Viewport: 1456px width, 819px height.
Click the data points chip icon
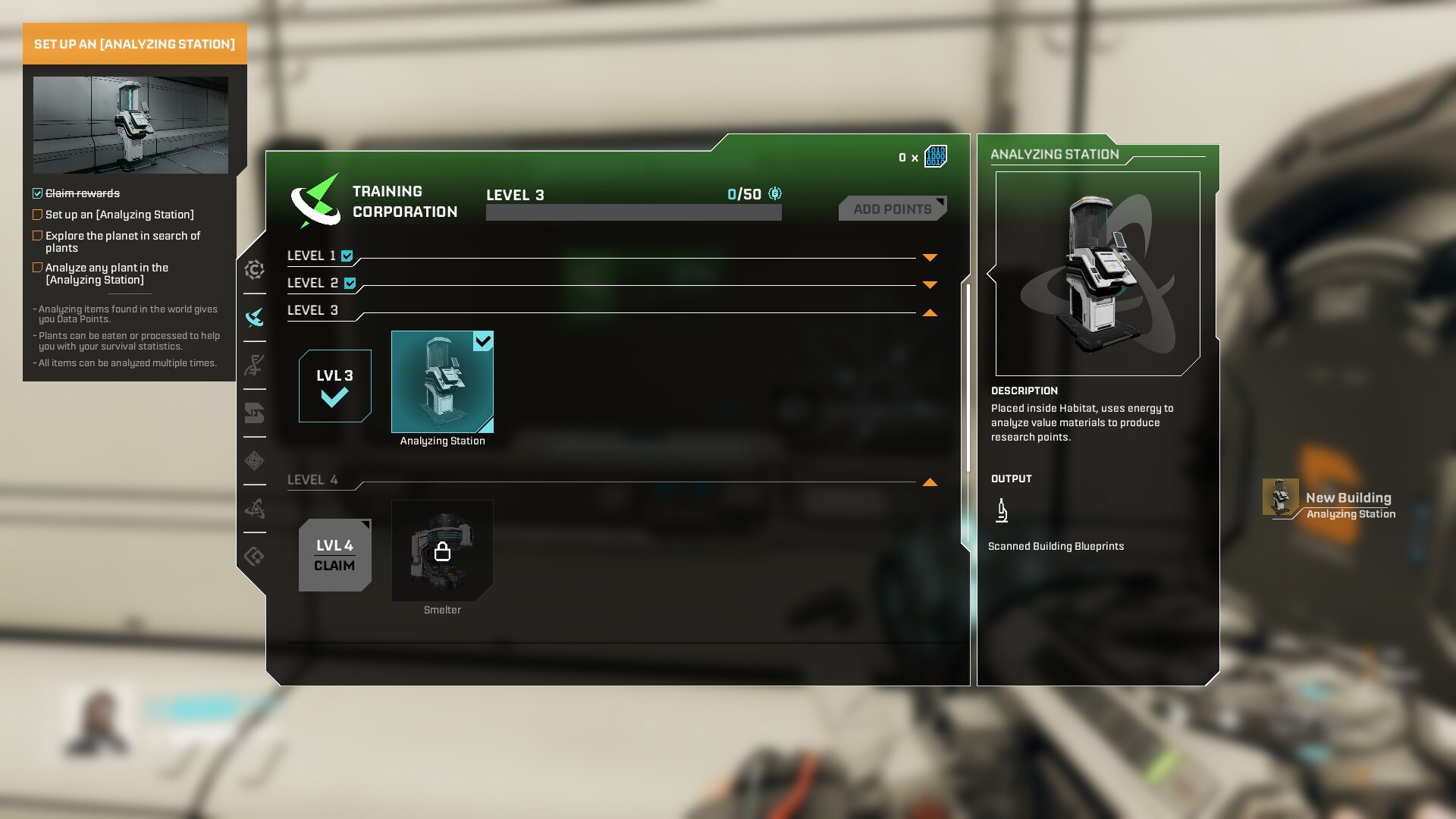point(936,157)
